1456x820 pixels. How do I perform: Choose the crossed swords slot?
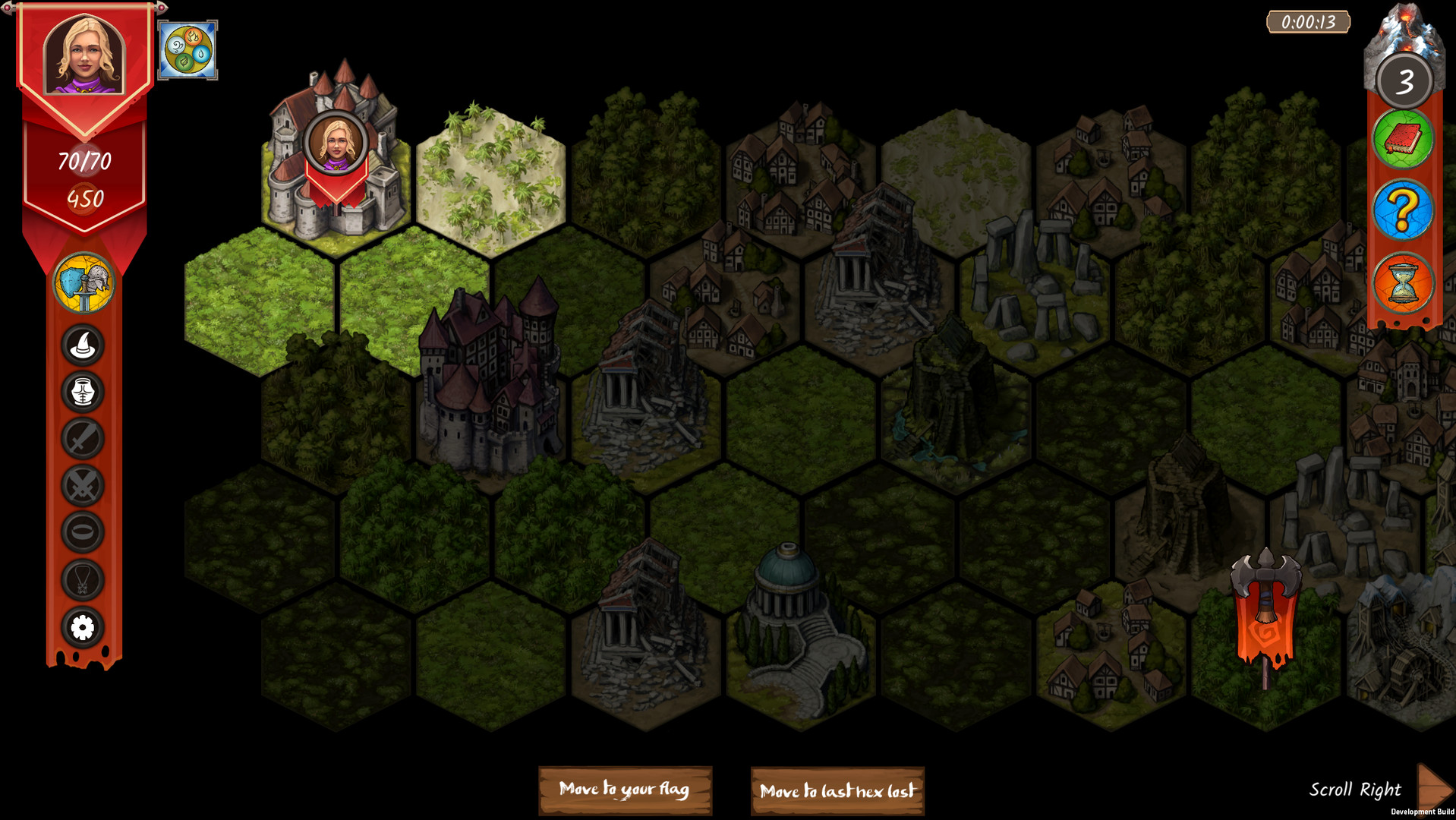pos(83,486)
